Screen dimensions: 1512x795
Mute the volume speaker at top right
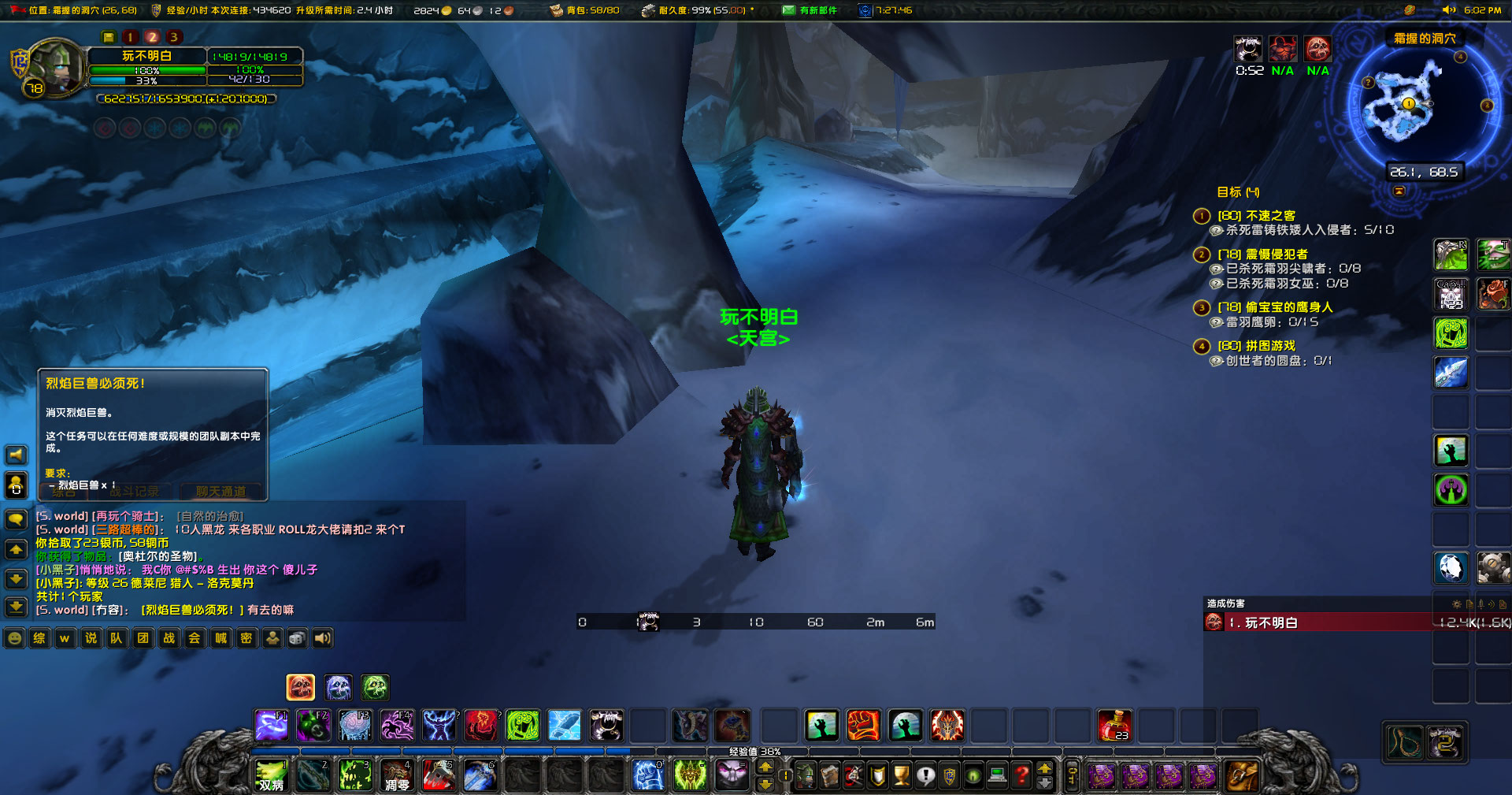coord(1450,10)
